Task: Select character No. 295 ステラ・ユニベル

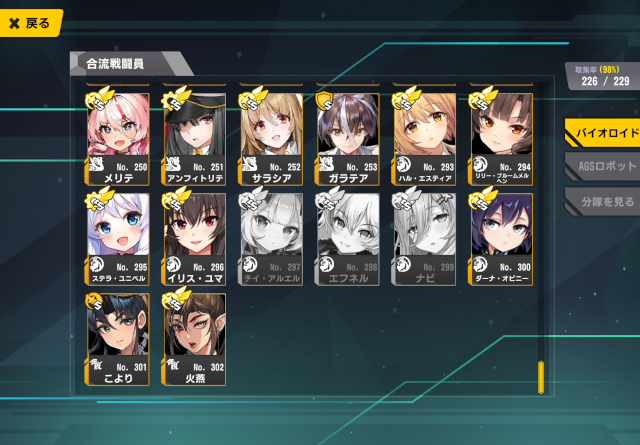Action: 118,236
